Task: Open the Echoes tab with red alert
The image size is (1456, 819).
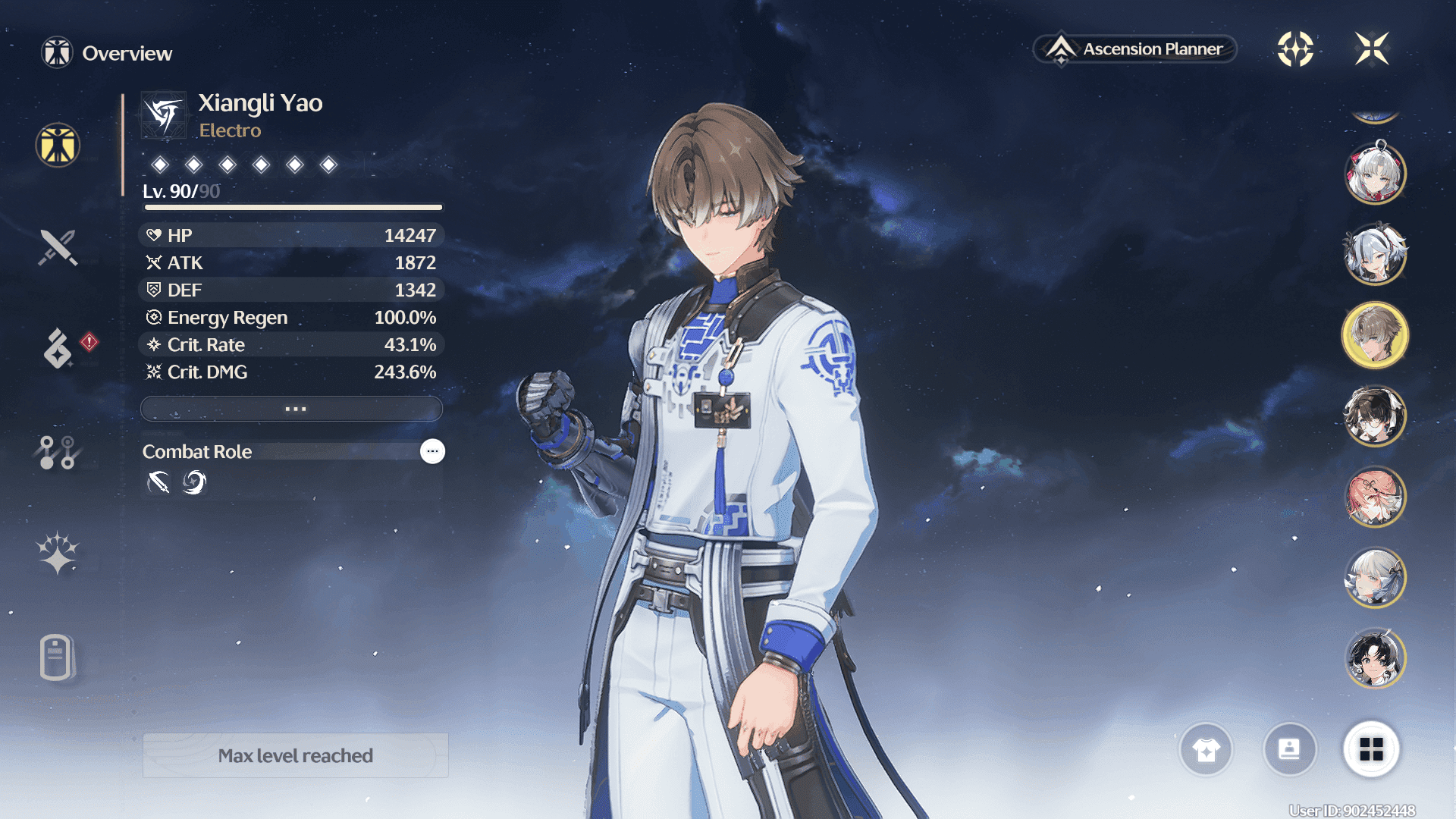Action: (x=58, y=348)
